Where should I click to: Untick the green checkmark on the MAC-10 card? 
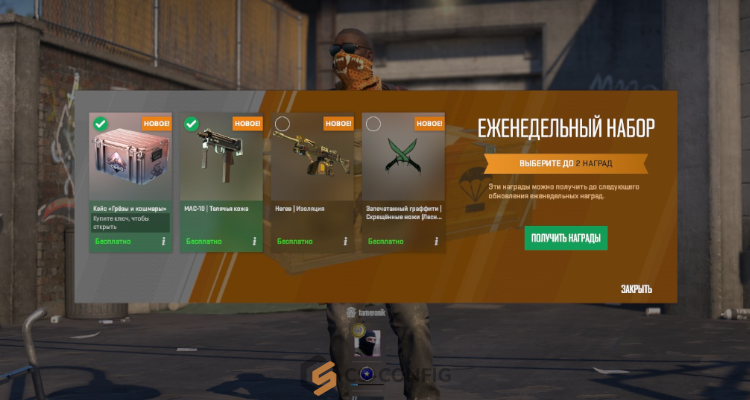point(191,124)
